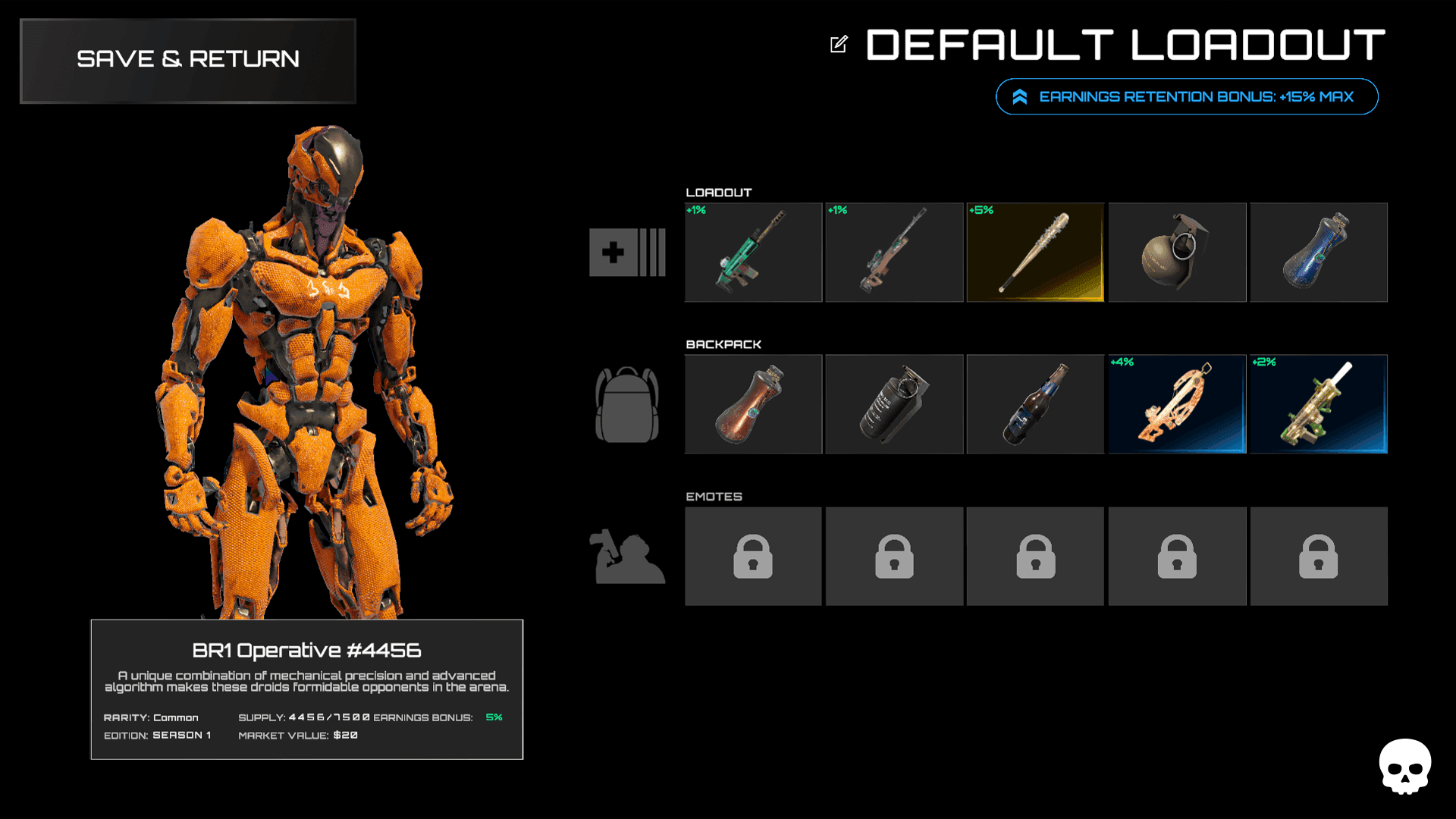
Task: Click the double-chevron icon in the earnings banner
Action: [1019, 96]
